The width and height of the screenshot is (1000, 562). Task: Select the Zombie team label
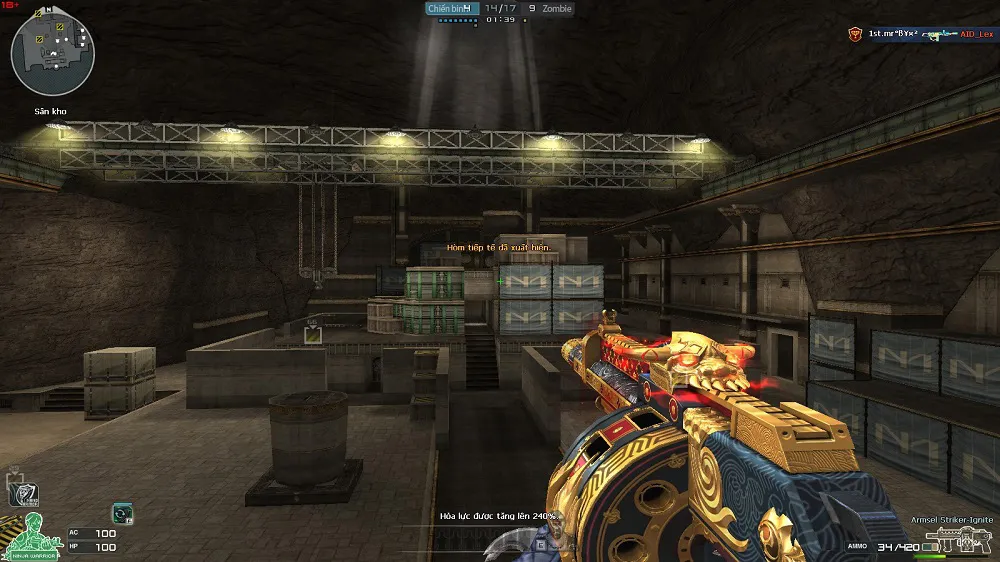pyautogui.click(x=557, y=8)
